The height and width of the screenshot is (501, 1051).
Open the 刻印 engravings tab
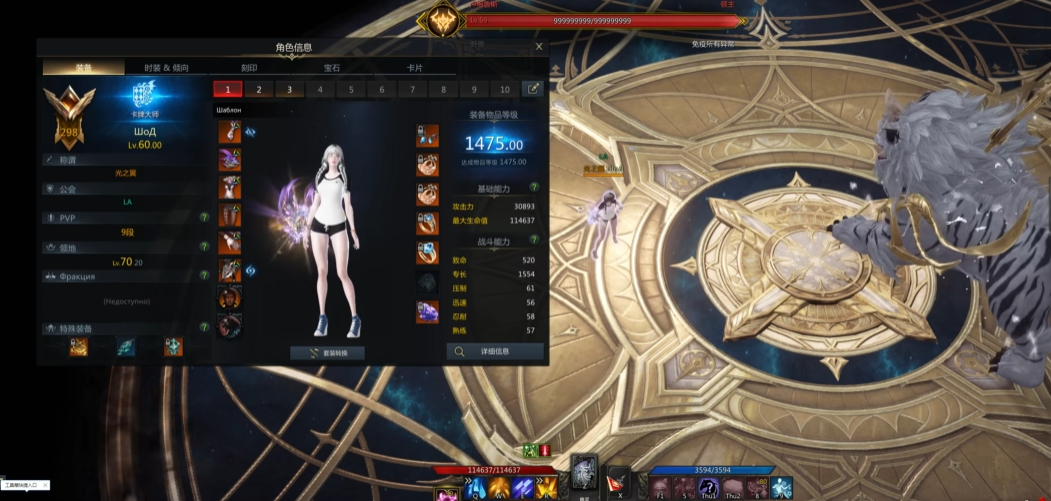point(249,68)
